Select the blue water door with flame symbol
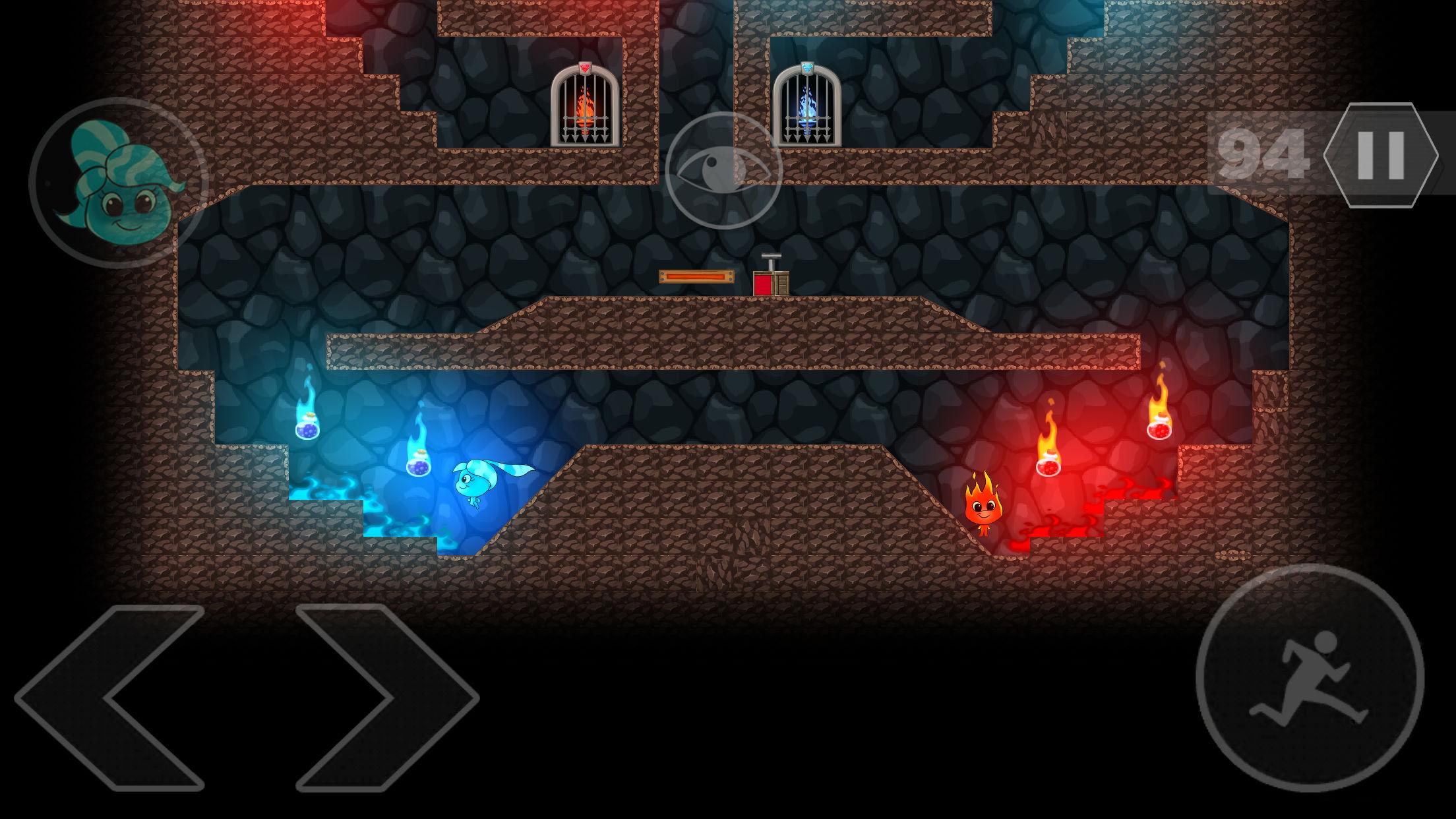The height and width of the screenshot is (819, 1456). 810,109
